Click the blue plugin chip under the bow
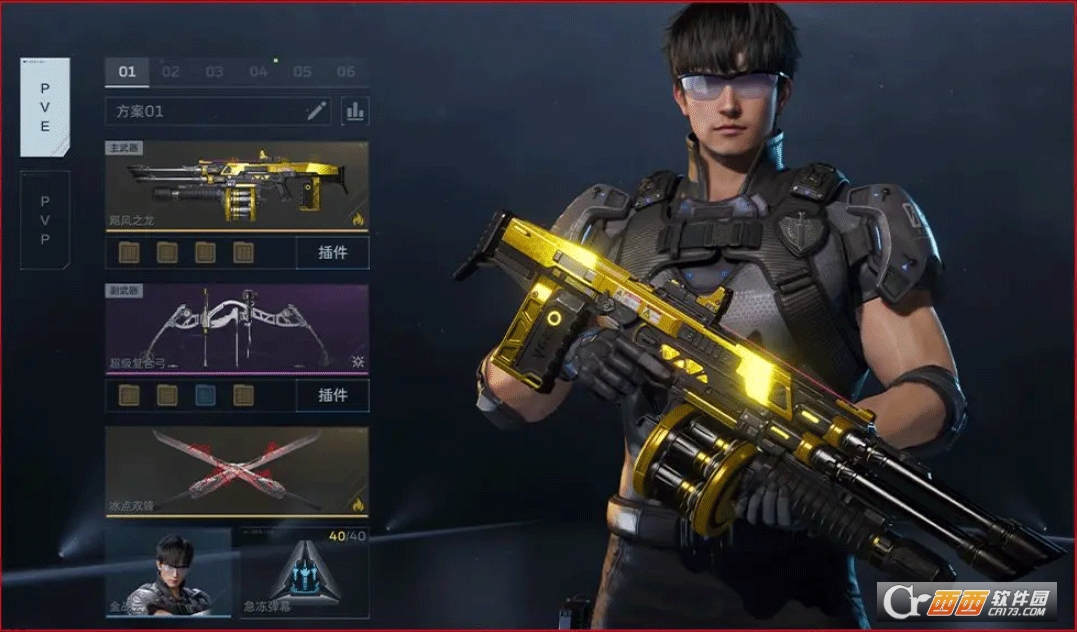Viewport: 1077px width, 632px height. [x=205, y=395]
